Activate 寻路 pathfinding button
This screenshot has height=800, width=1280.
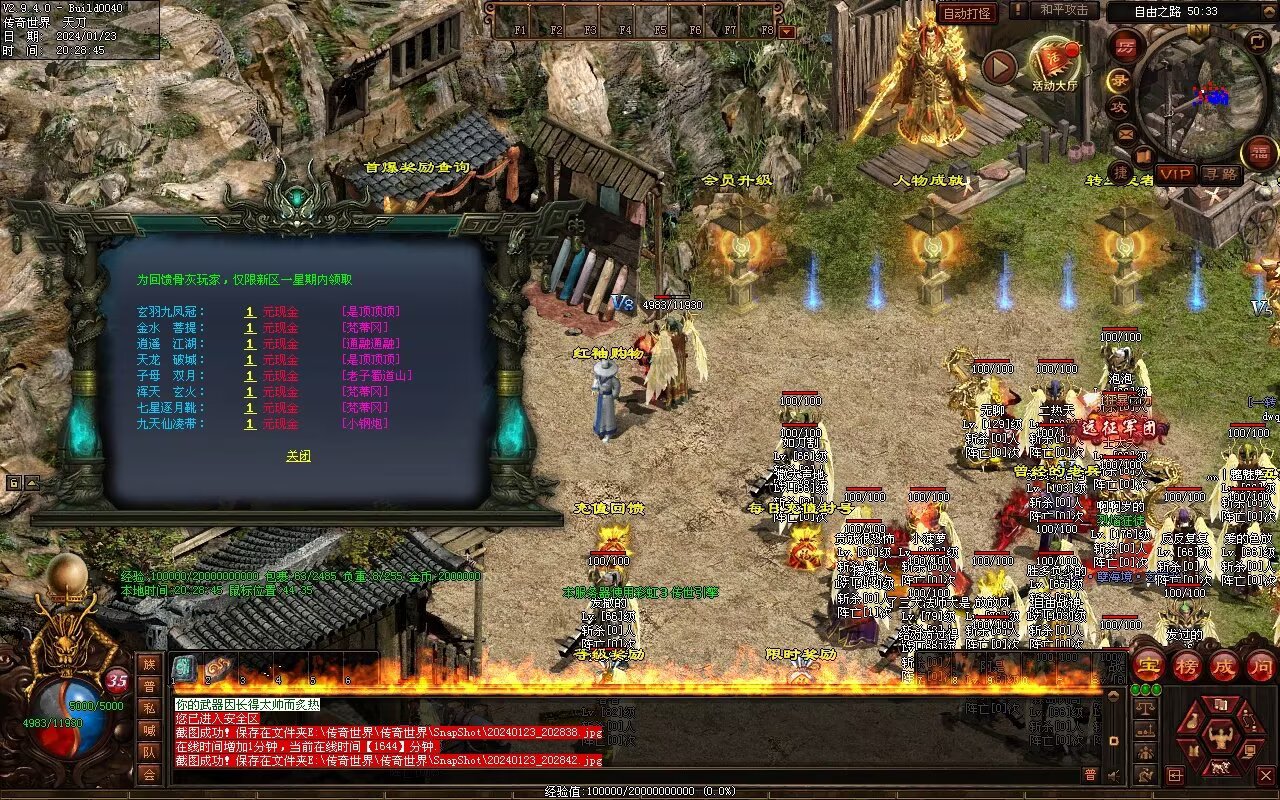click(1220, 174)
